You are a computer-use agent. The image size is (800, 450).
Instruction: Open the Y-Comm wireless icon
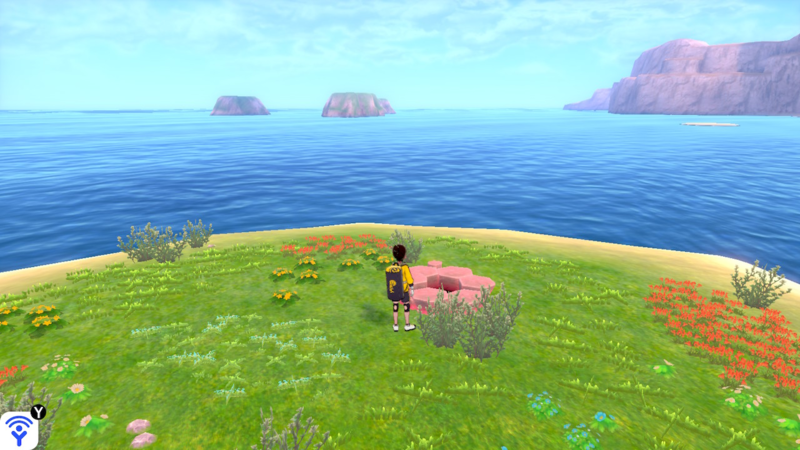[x=19, y=429]
